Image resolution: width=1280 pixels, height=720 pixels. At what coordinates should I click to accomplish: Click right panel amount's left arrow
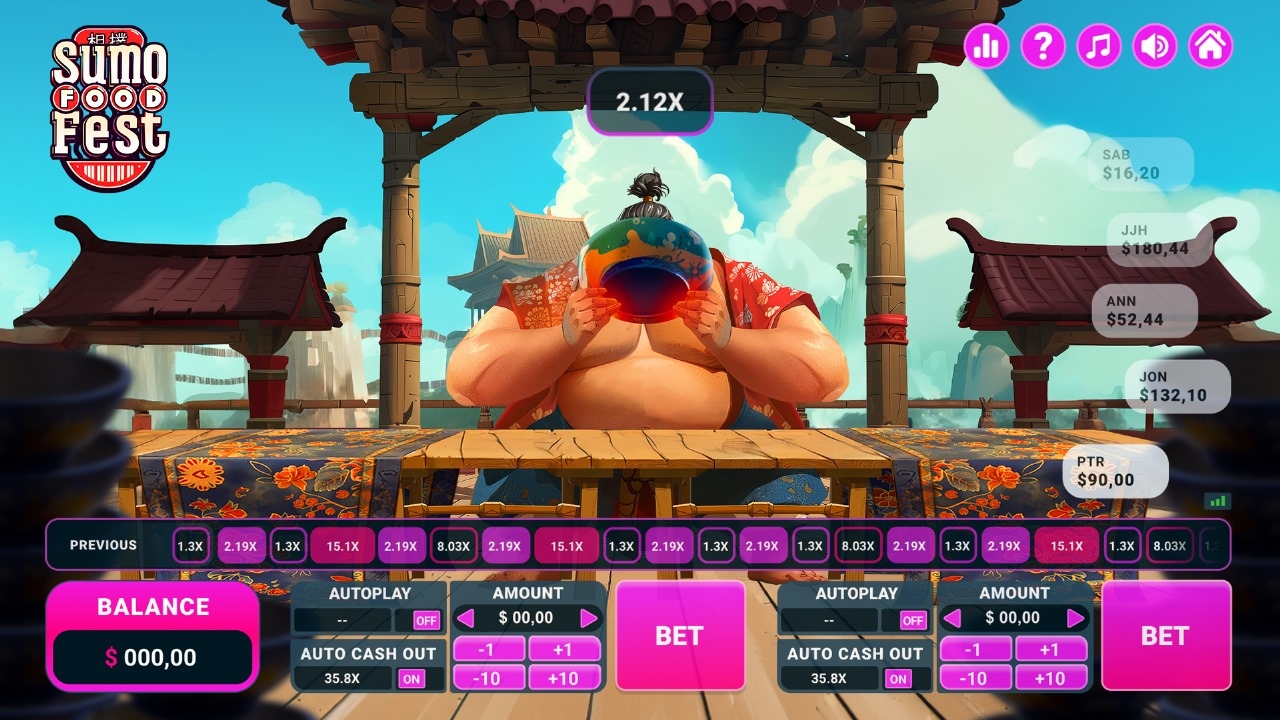(953, 618)
